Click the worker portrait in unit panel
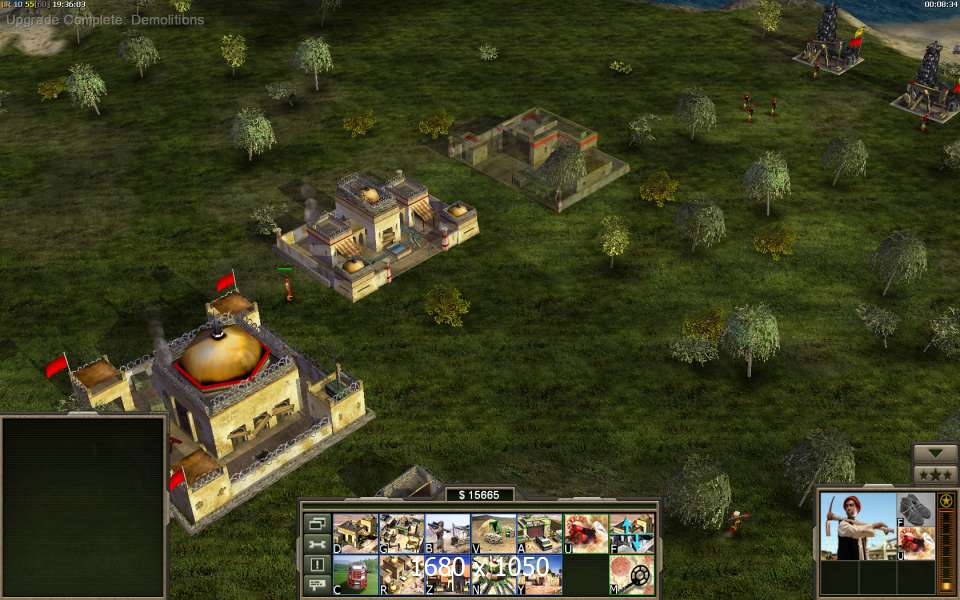Image resolution: width=960 pixels, height=600 pixels. pyautogui.click(x=858, y=527)
